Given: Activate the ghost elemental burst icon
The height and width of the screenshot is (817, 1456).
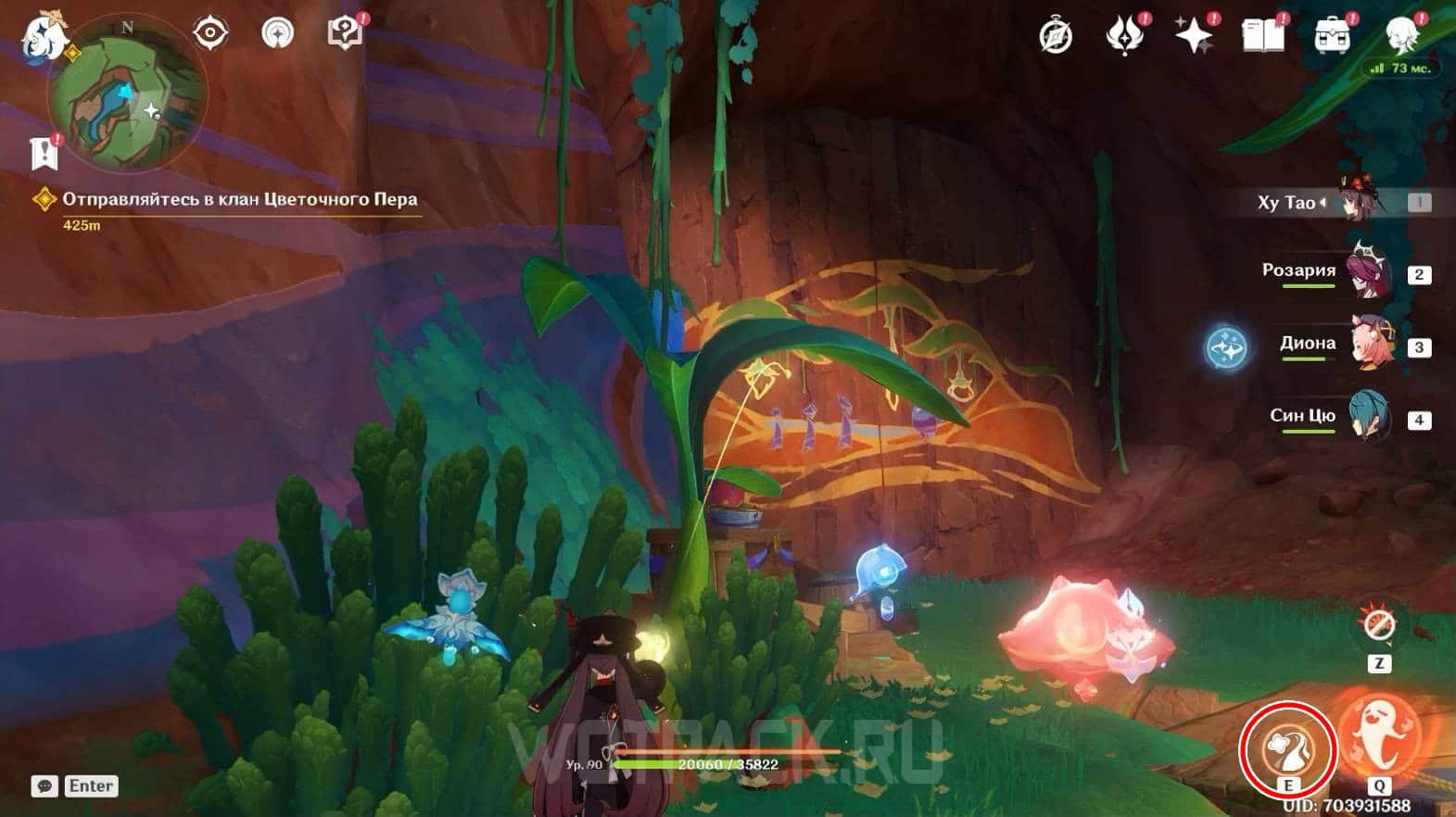Looking at the screenshot, I should coord(1379,738).
